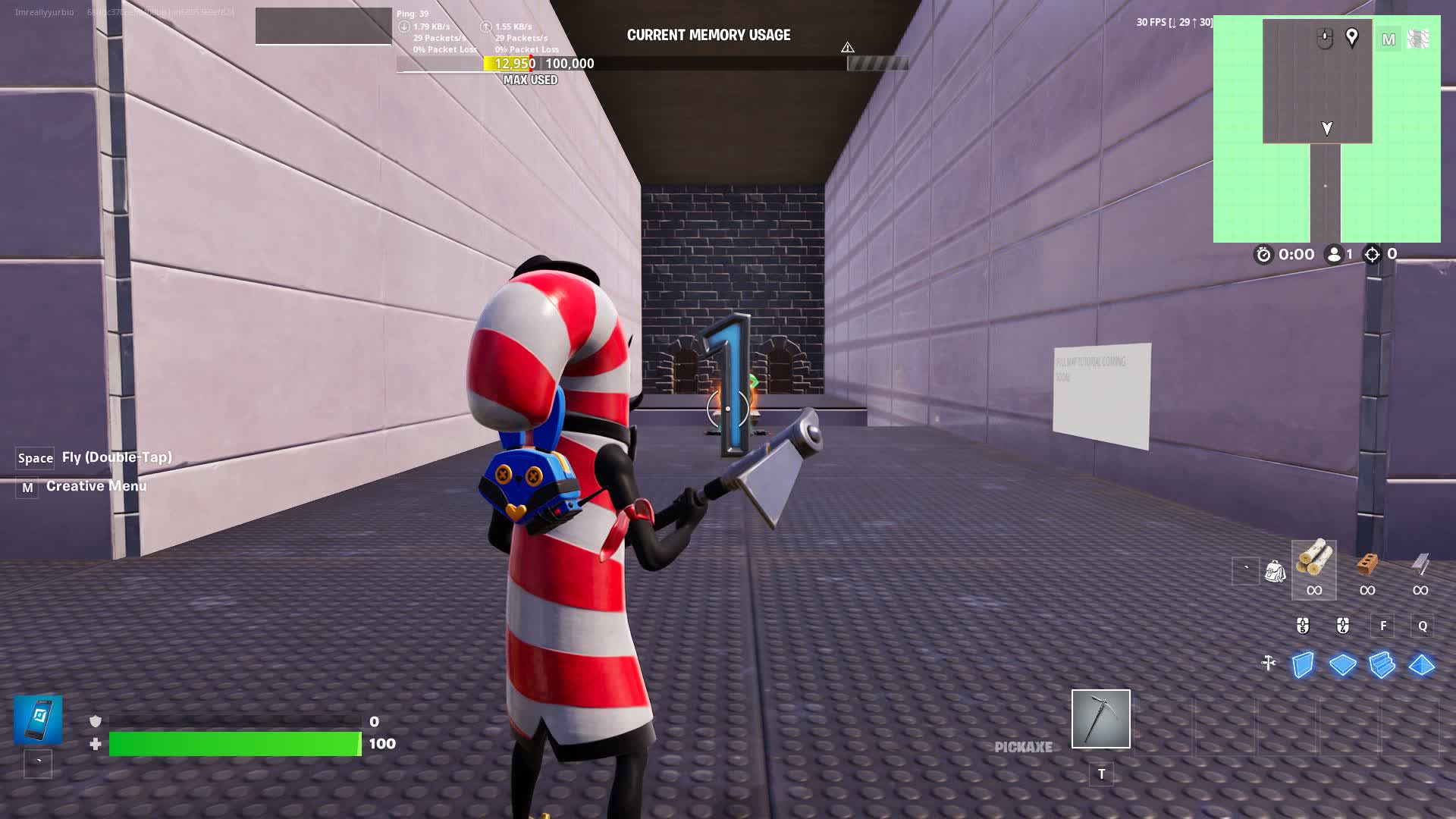Choose the stairs build piece

point(1382,665)
